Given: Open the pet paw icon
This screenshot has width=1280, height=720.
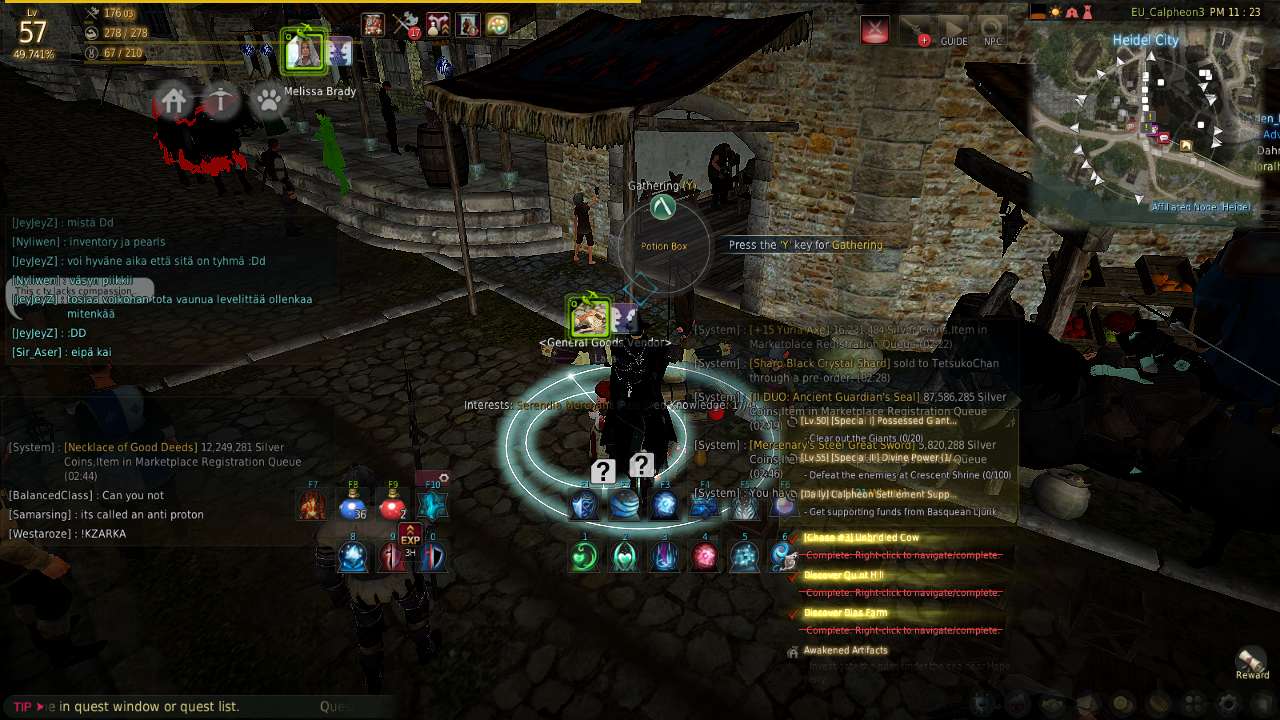Looking at the screenshot, I should click(268, 100).
